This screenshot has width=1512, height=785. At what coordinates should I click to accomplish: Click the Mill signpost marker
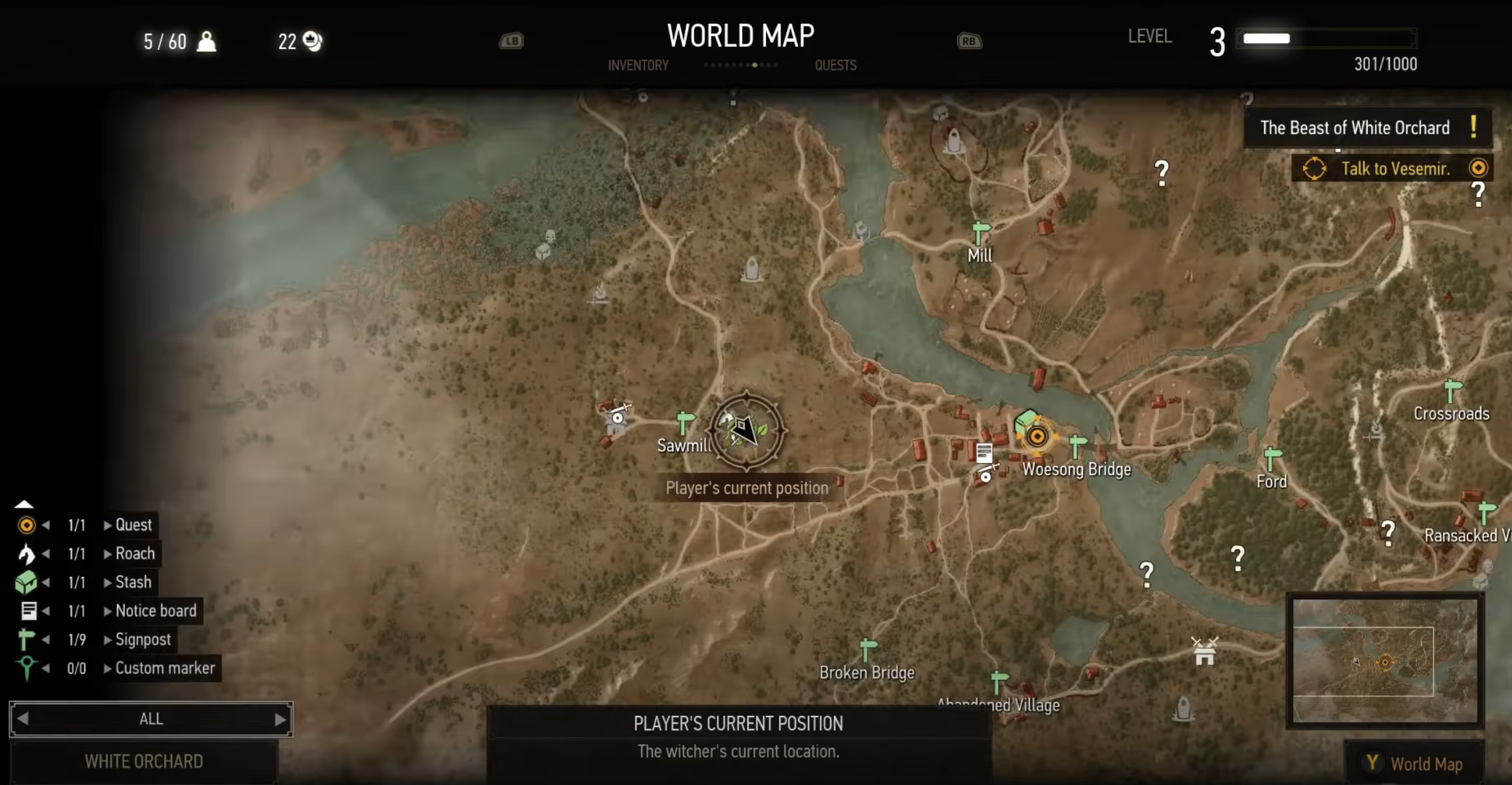click(979, 233)
